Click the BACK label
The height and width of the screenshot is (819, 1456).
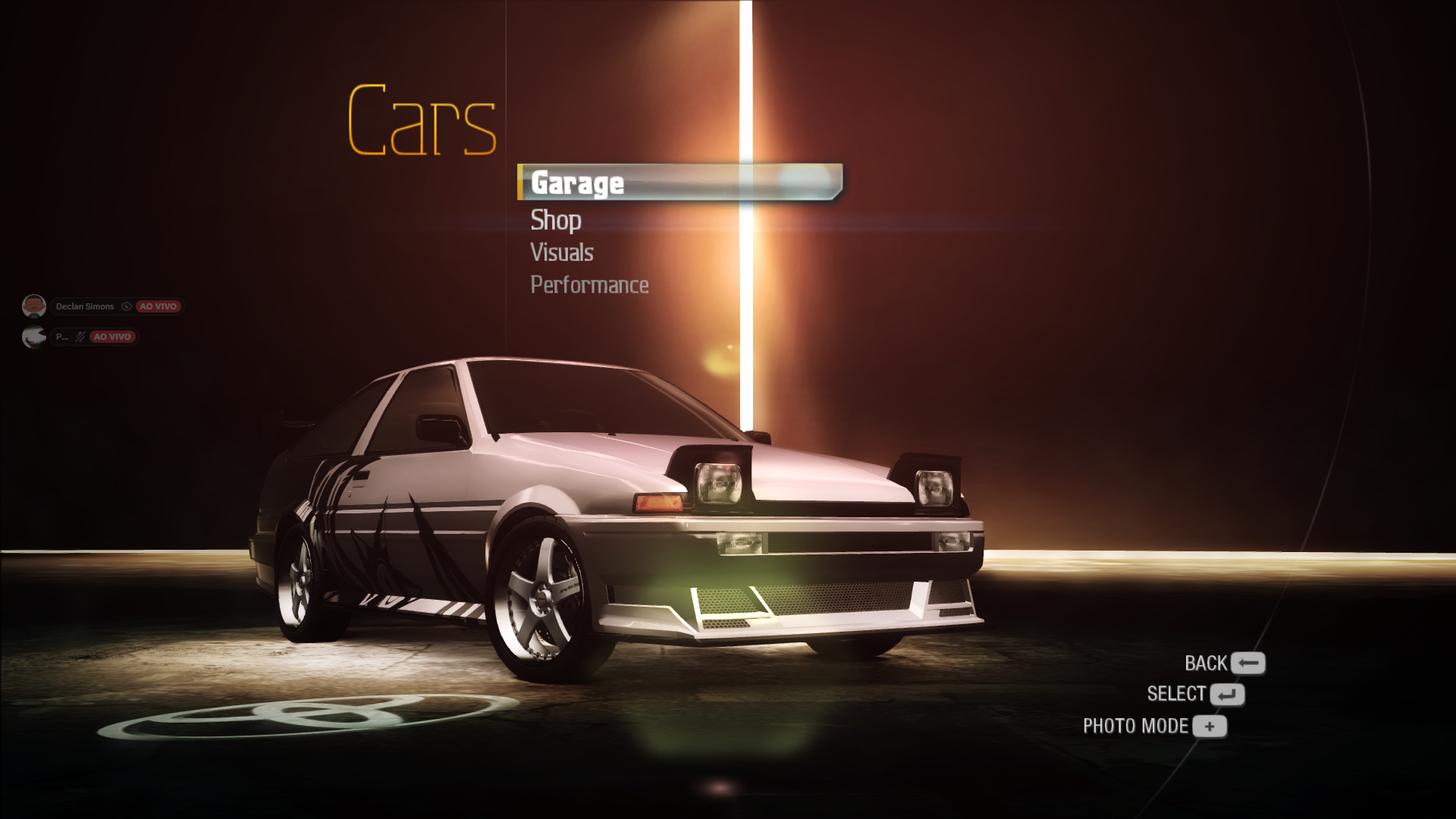pos(1207,662)
